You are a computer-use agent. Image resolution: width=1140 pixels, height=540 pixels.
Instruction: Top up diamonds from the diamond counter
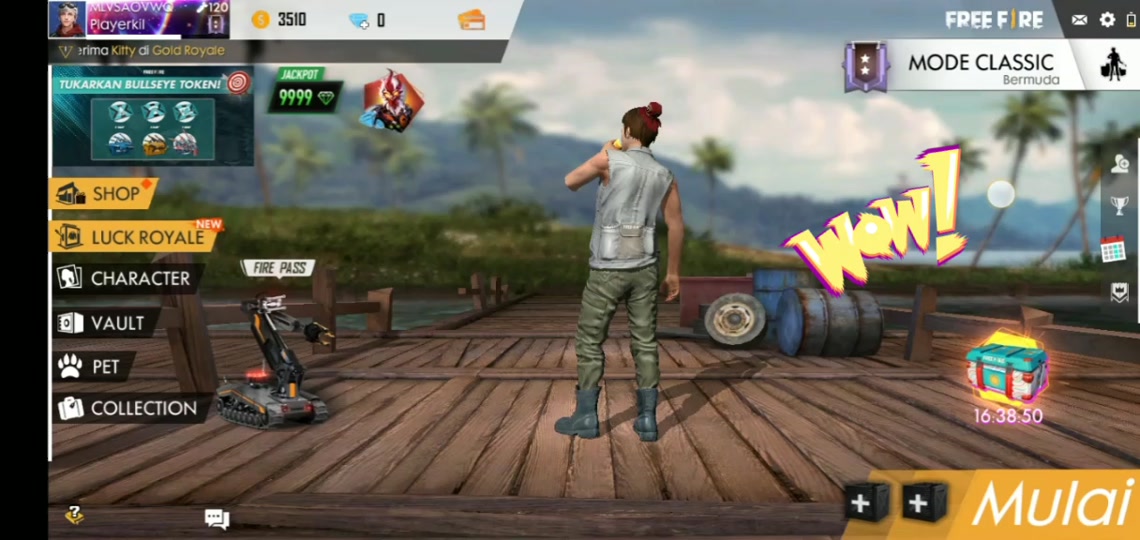(366, 20)
